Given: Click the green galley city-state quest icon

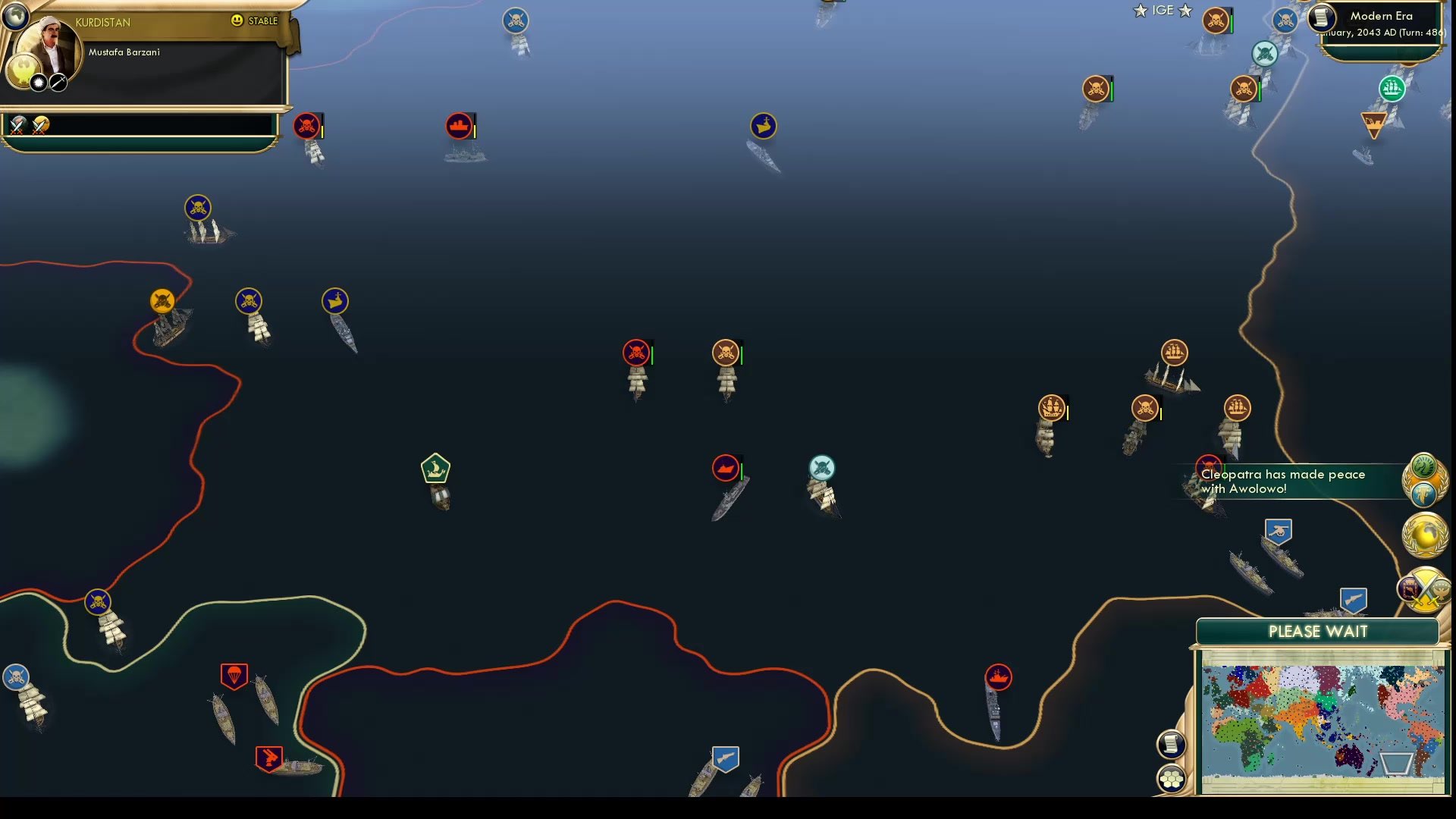Looking at the screenshot, I should pos(436,469).
